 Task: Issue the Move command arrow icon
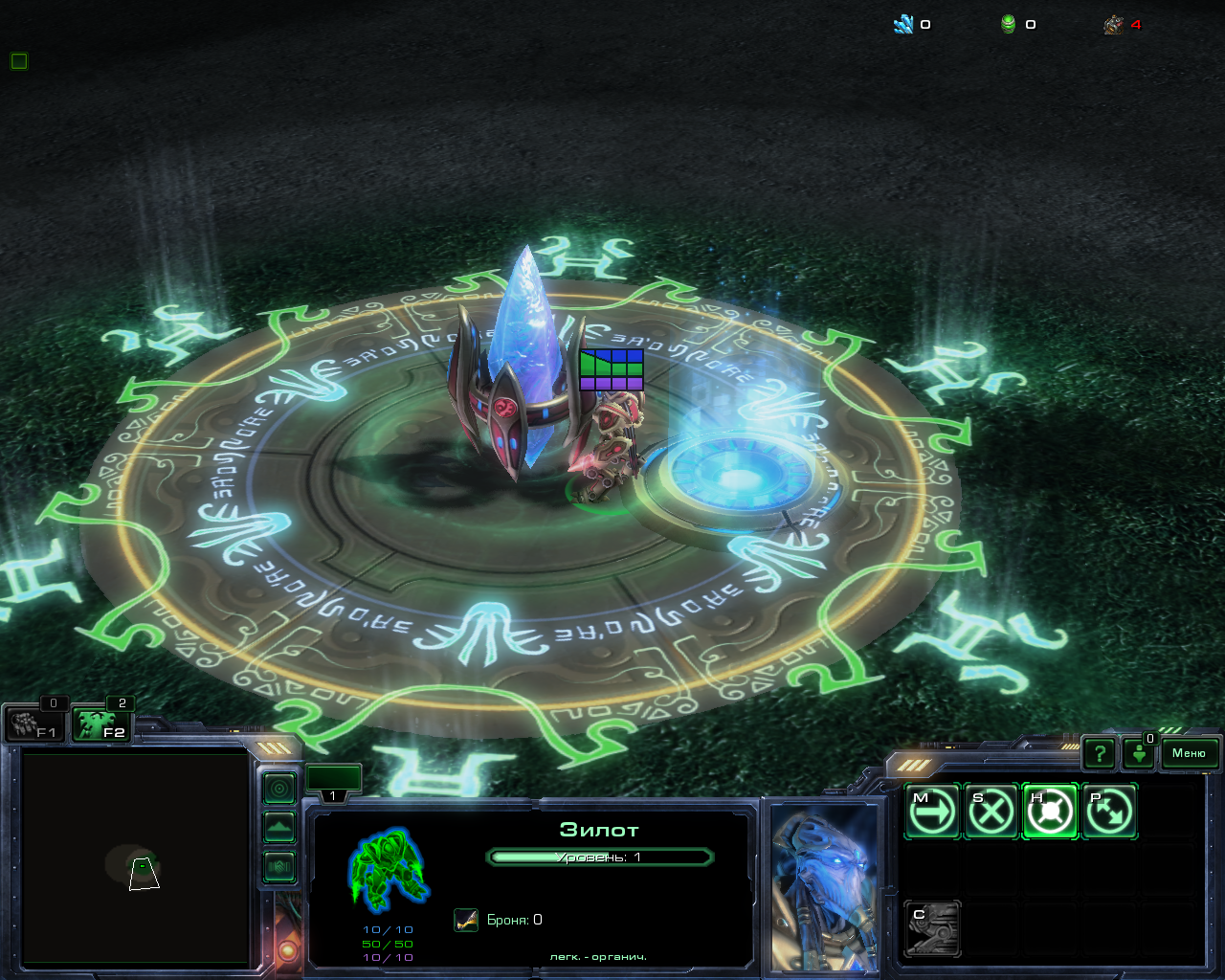pyautogui.click(x=932, y=812)
